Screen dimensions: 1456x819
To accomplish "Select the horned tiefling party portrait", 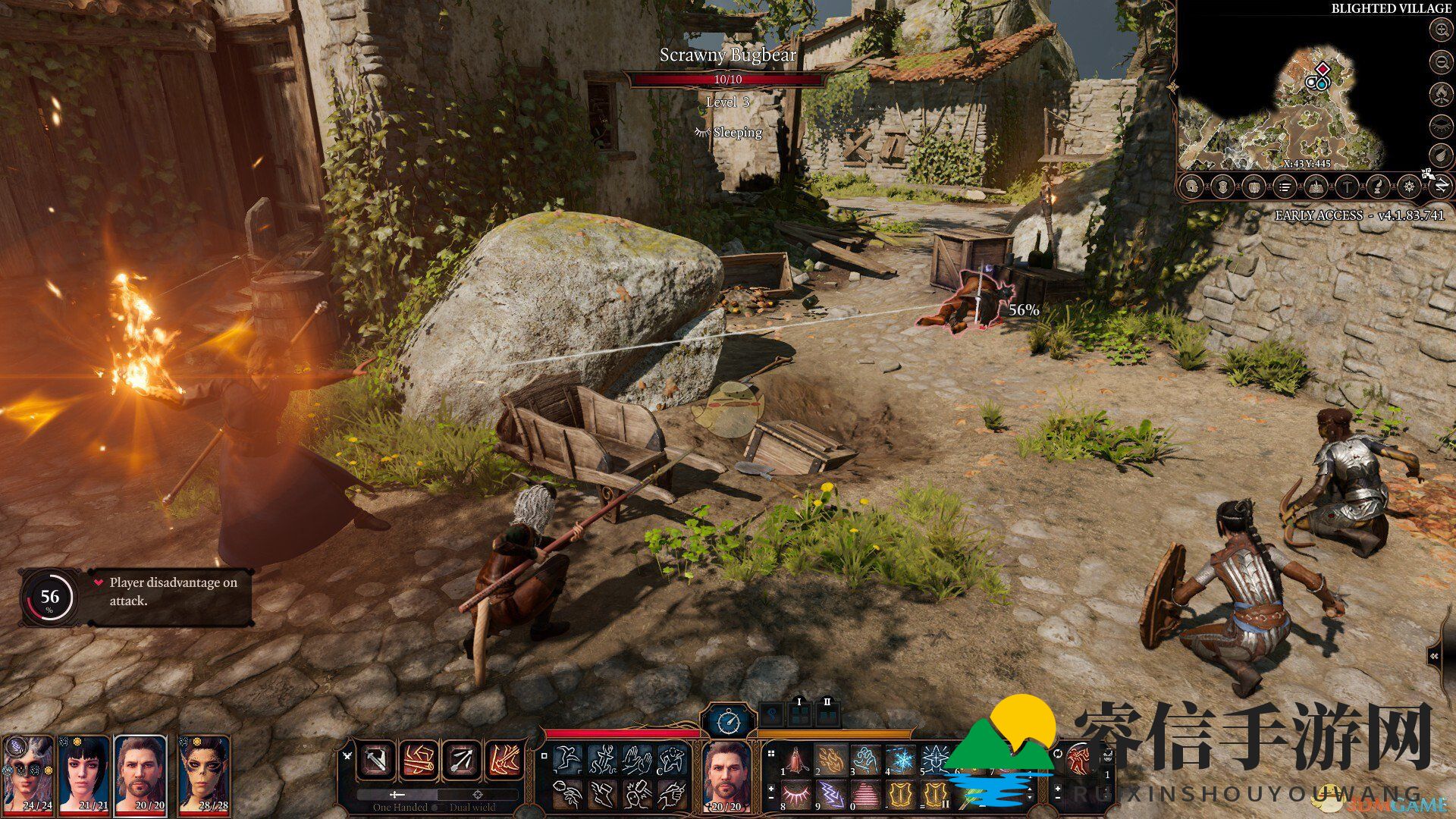I will pos(28,772).
